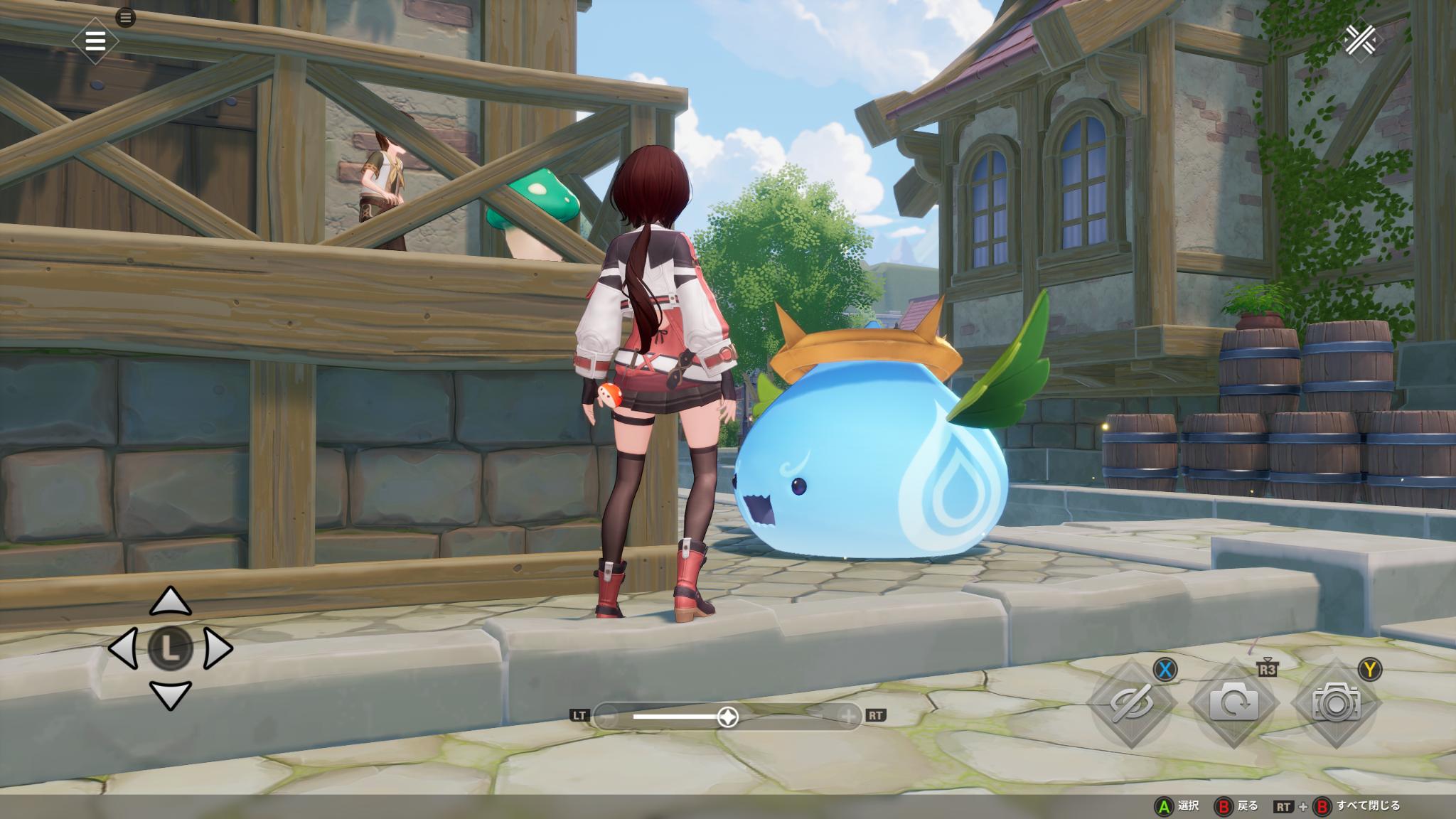
Task: Open the hamburger menu in photo mode
Action: coord(95,41)
